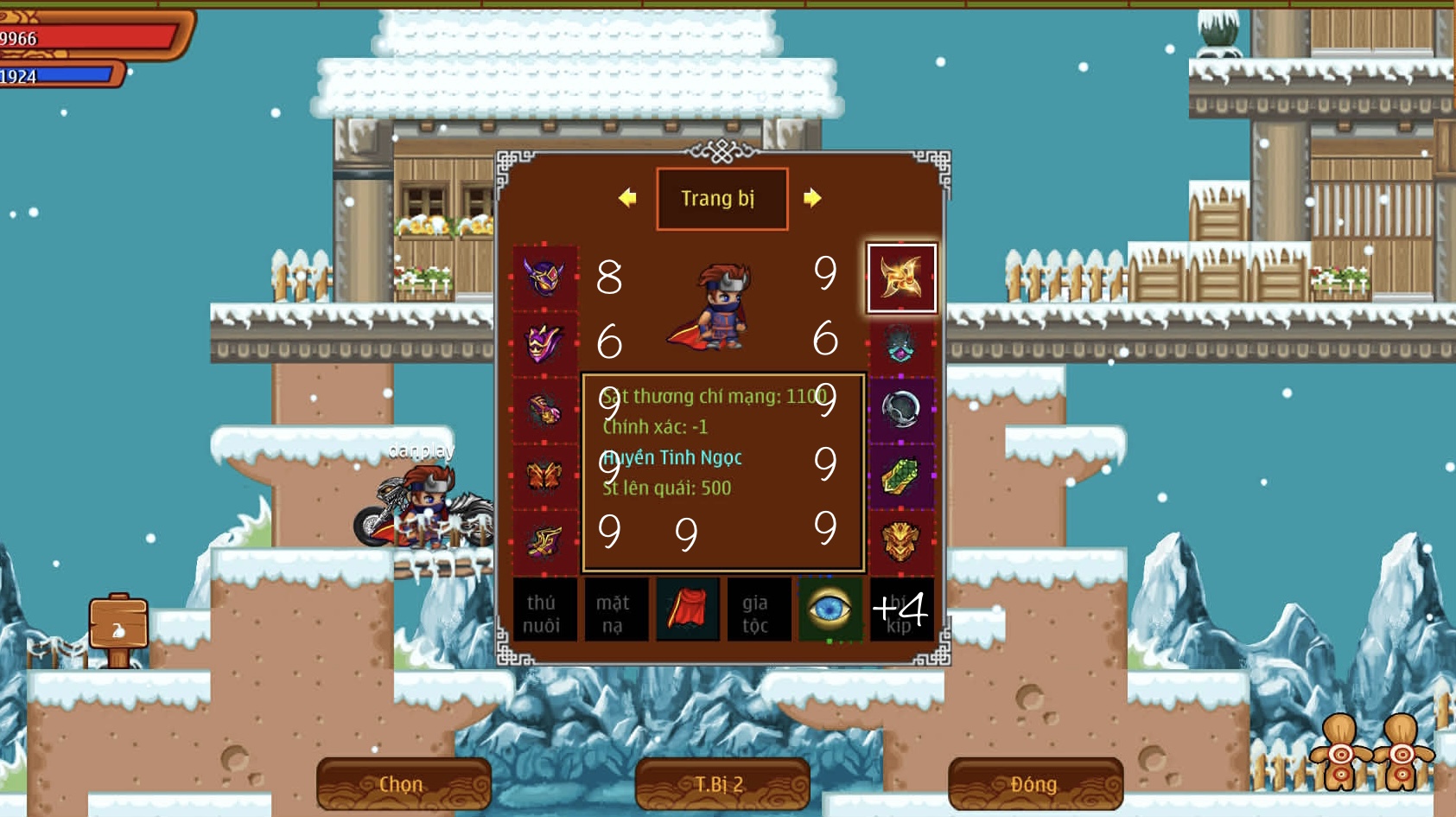Open the empty gia tộc slot
1456x817 pixels.
tap(755, 612)
